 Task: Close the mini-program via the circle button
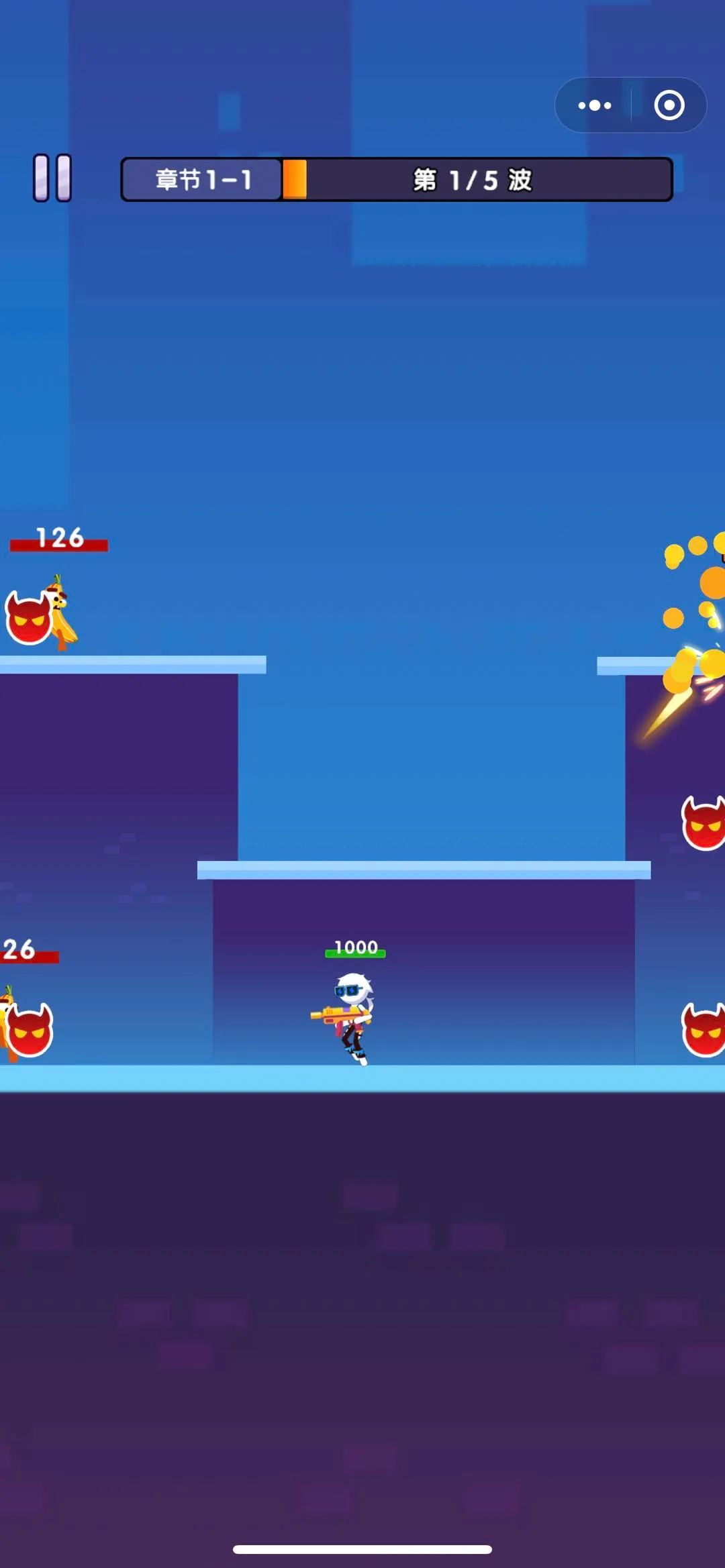669,105
